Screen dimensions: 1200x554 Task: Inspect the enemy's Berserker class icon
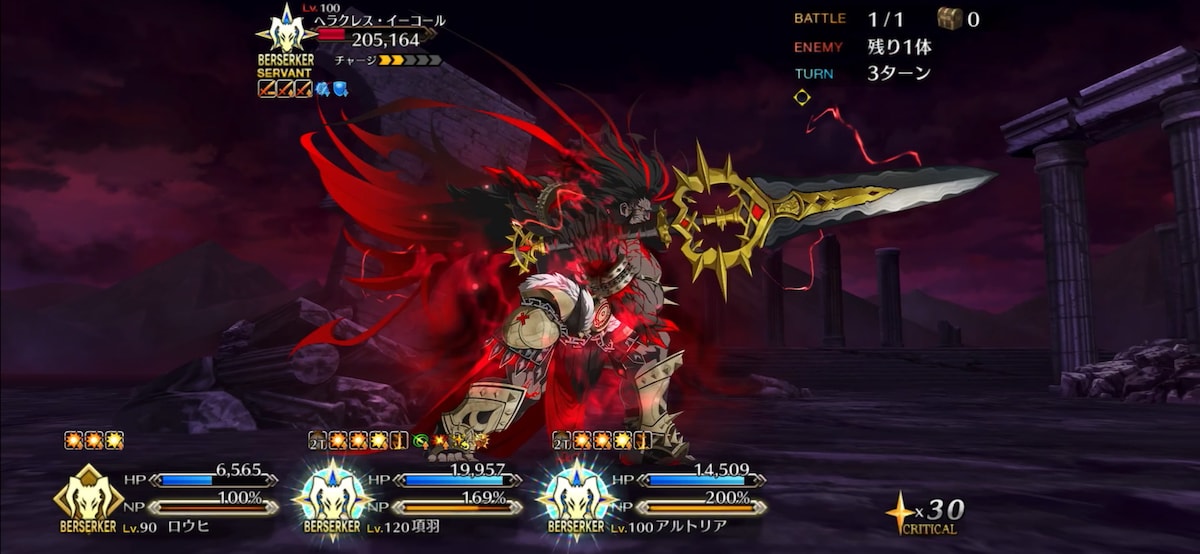click(286, 31)
